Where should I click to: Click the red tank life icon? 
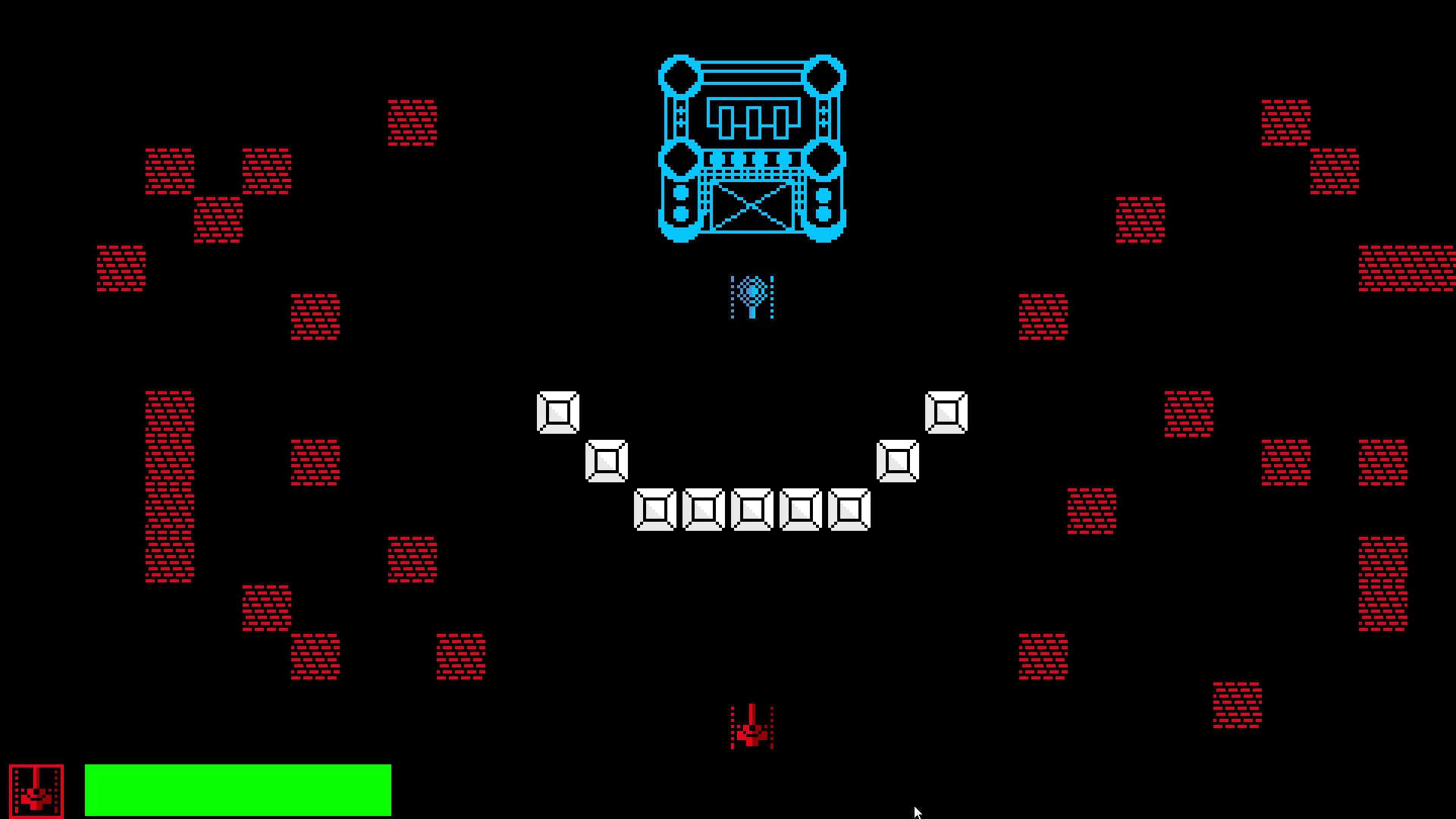point(36,789)
